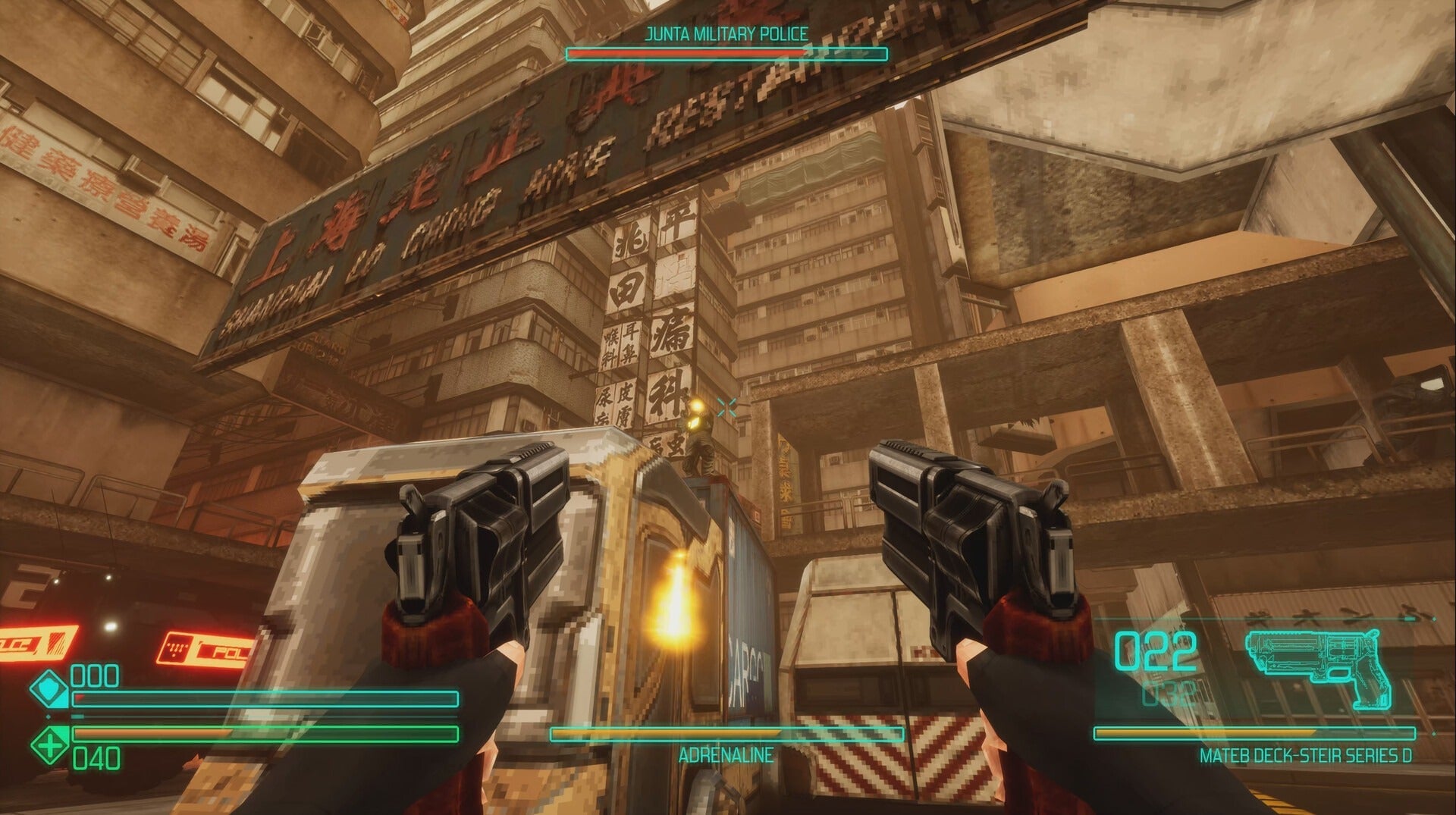Click the JUNTA MILITARY POLICE name label

pyautogui.click(x=726, y=32)
